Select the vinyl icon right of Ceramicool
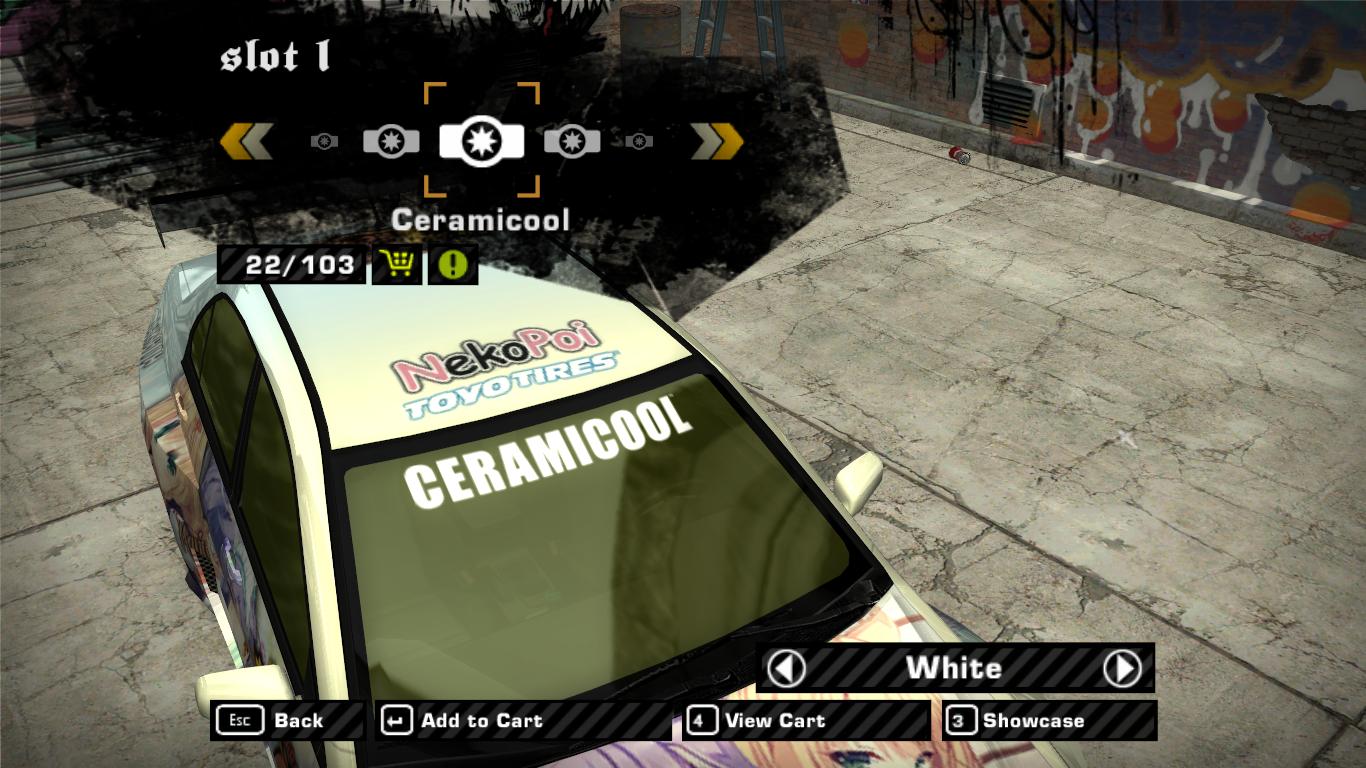The image size is (1366, 768). pos(572,141)
